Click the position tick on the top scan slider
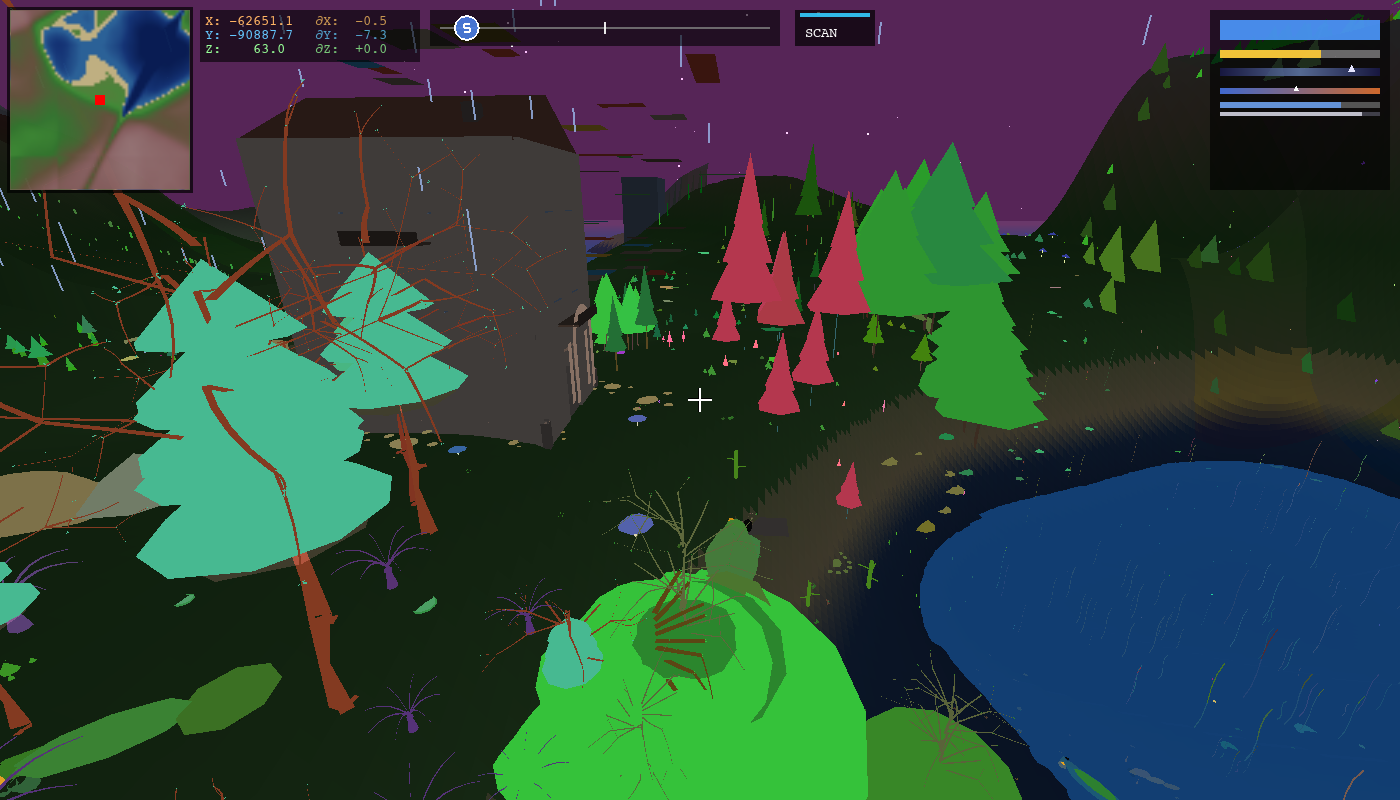The height and width of the screenshot is (800, 1400). (607, 27)
